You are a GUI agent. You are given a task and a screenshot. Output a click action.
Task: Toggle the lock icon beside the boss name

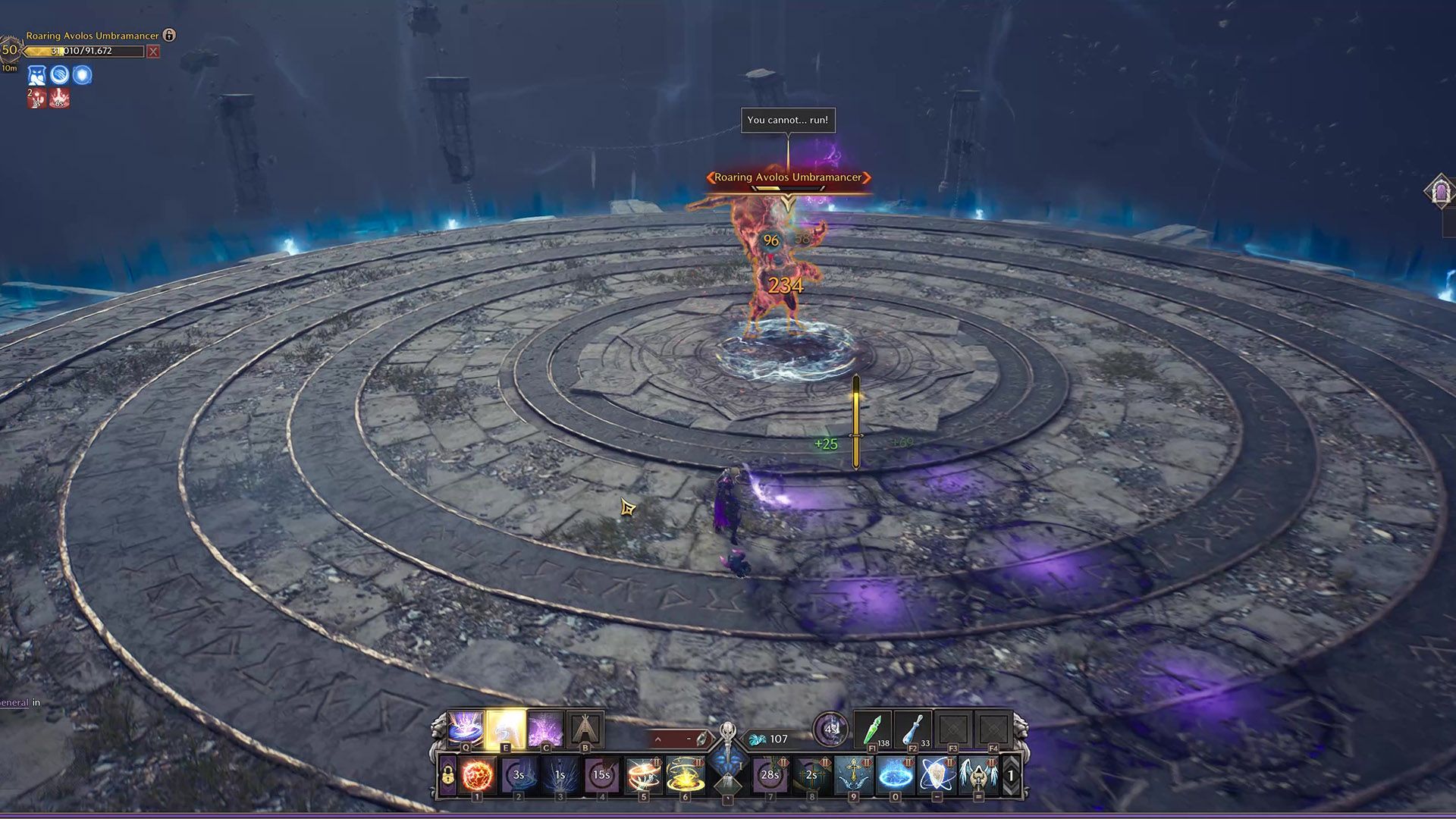pos(169,36)
